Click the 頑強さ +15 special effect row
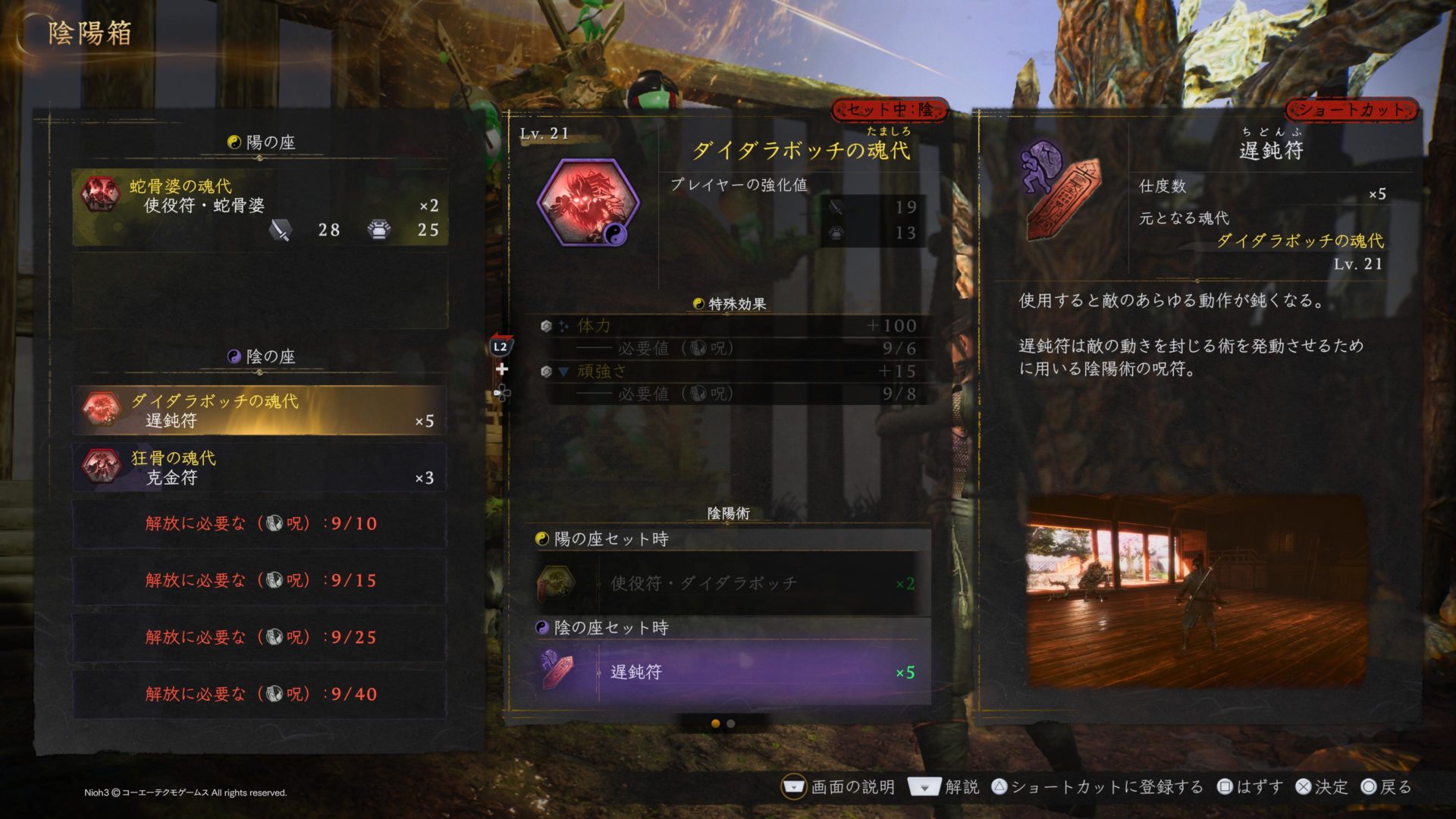Image resolution: width=1456 pixels, height=819 pixels. [x=728, y=371]
